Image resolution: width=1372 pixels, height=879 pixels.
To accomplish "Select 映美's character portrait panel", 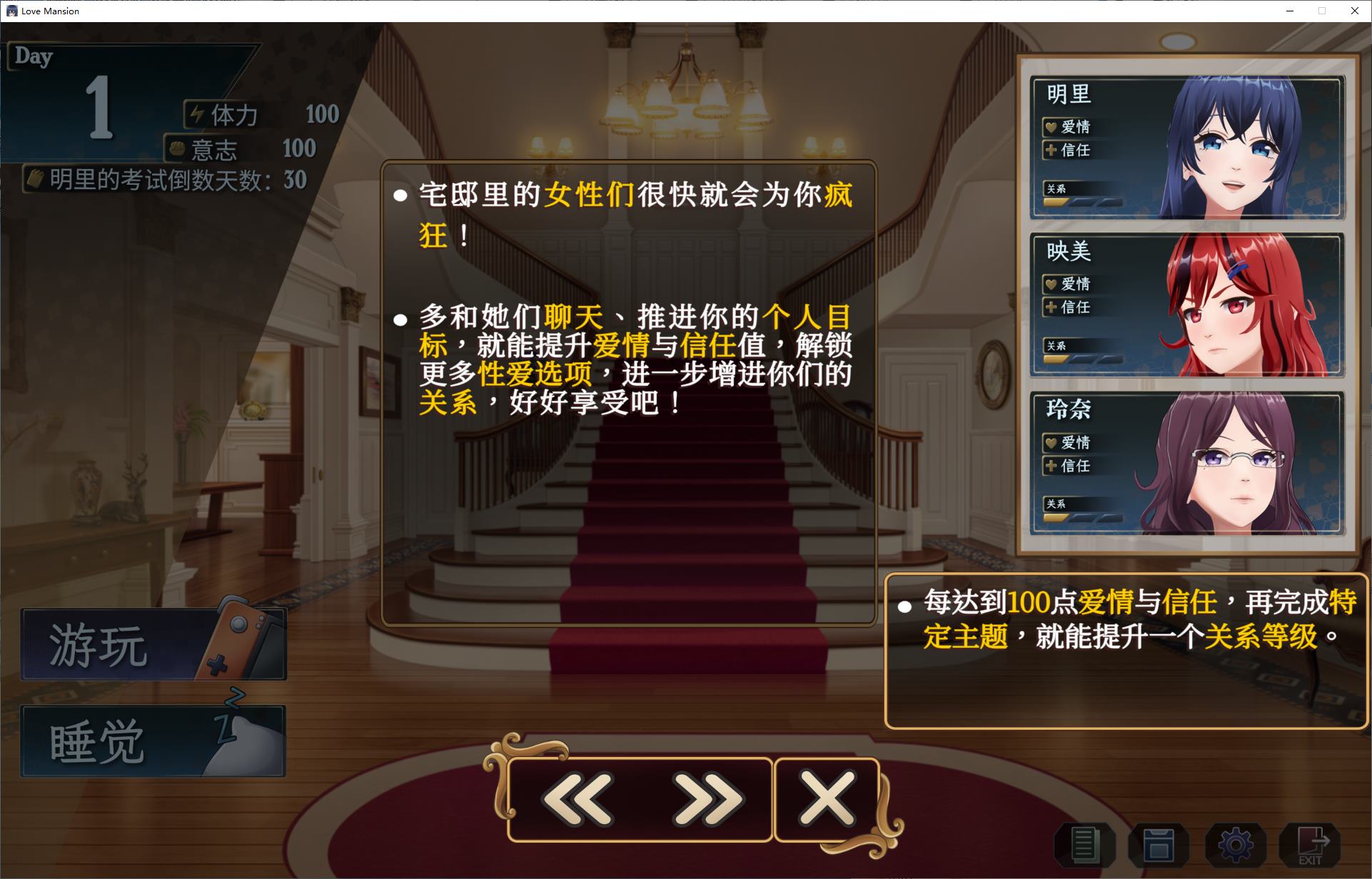I will [1187, 303].
